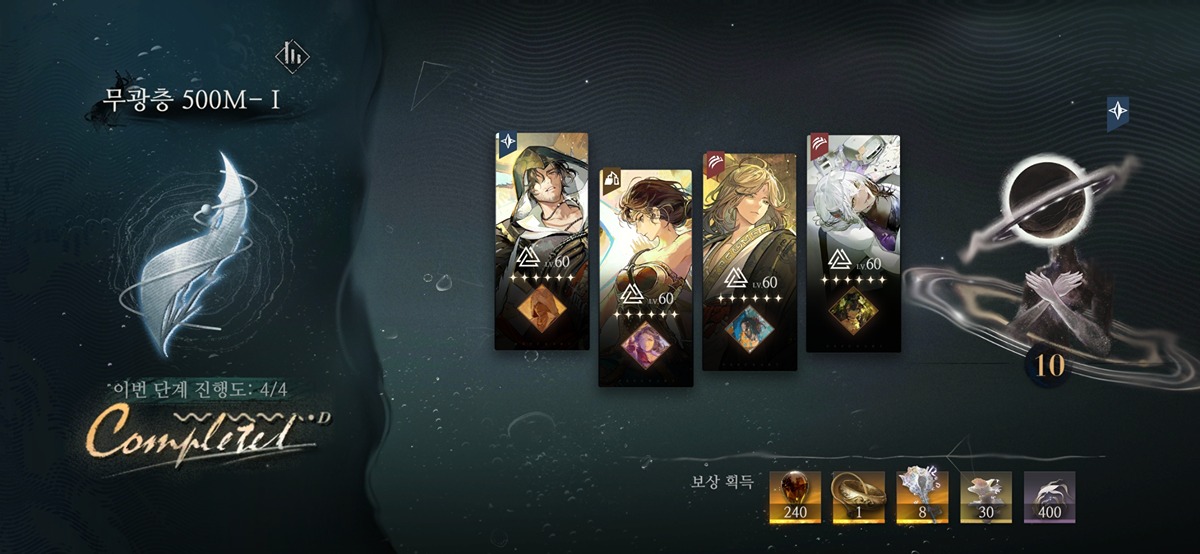
Task: Inspect the amber orb reward worth 240
Action: point(795,497)
